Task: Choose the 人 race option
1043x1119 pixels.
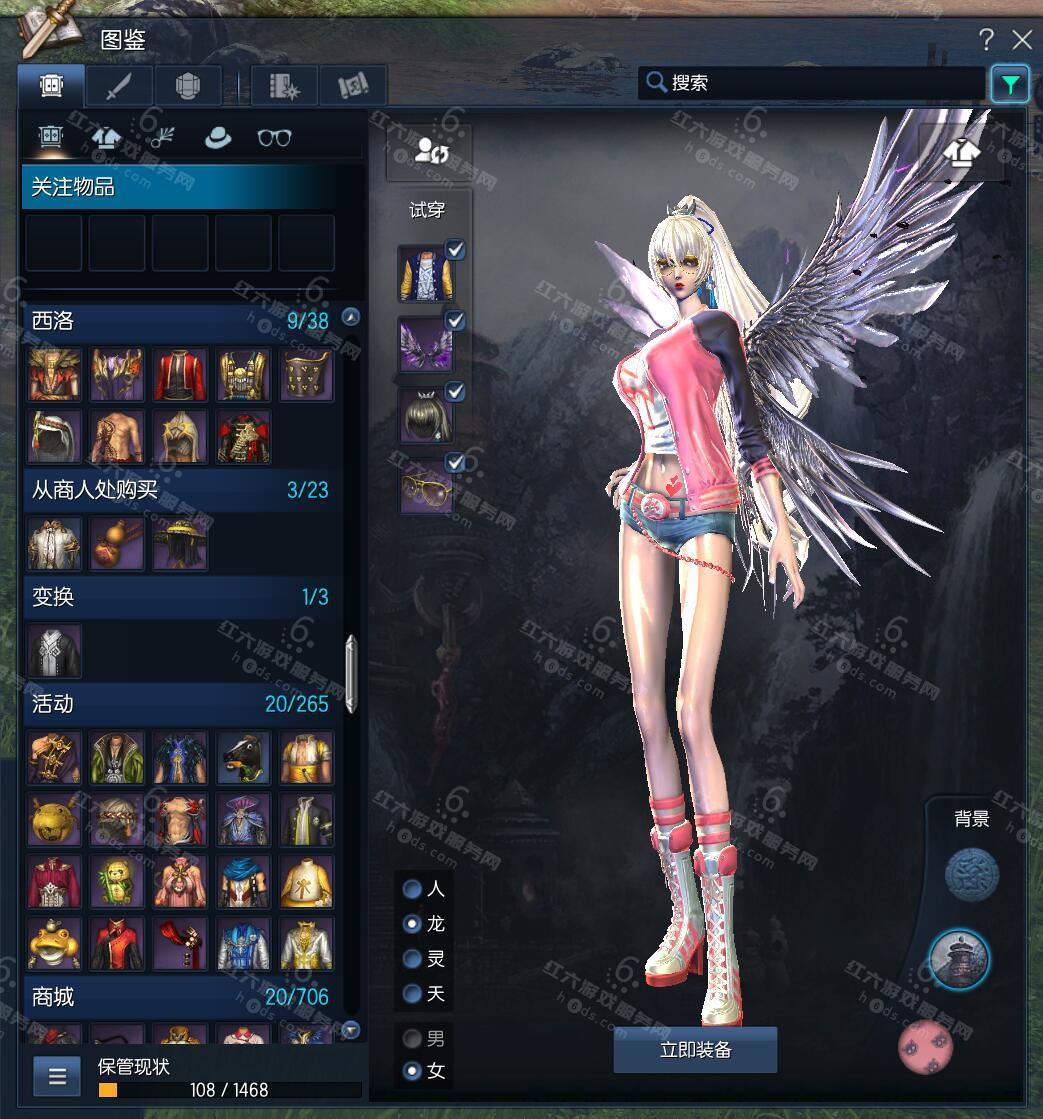Action: (412, 889)
